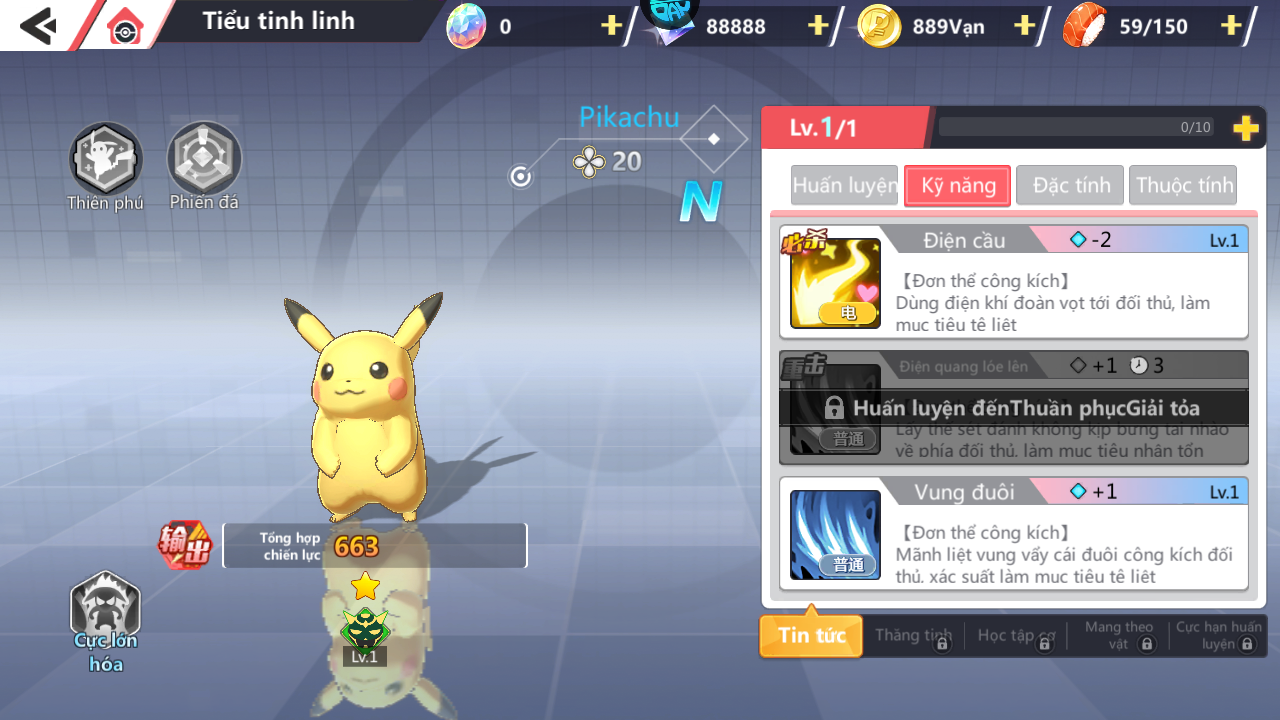Screen dimensions: 1280x720
Task: Show the Thuộc tính tab
Action: point(1183,186)
